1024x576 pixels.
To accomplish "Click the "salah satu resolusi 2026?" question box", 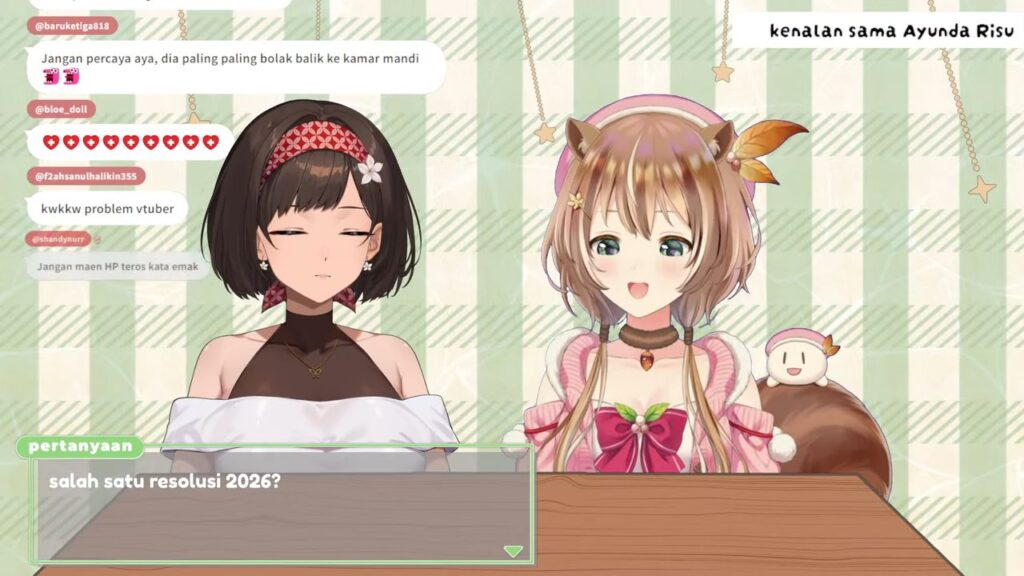I will pos(283,505).
